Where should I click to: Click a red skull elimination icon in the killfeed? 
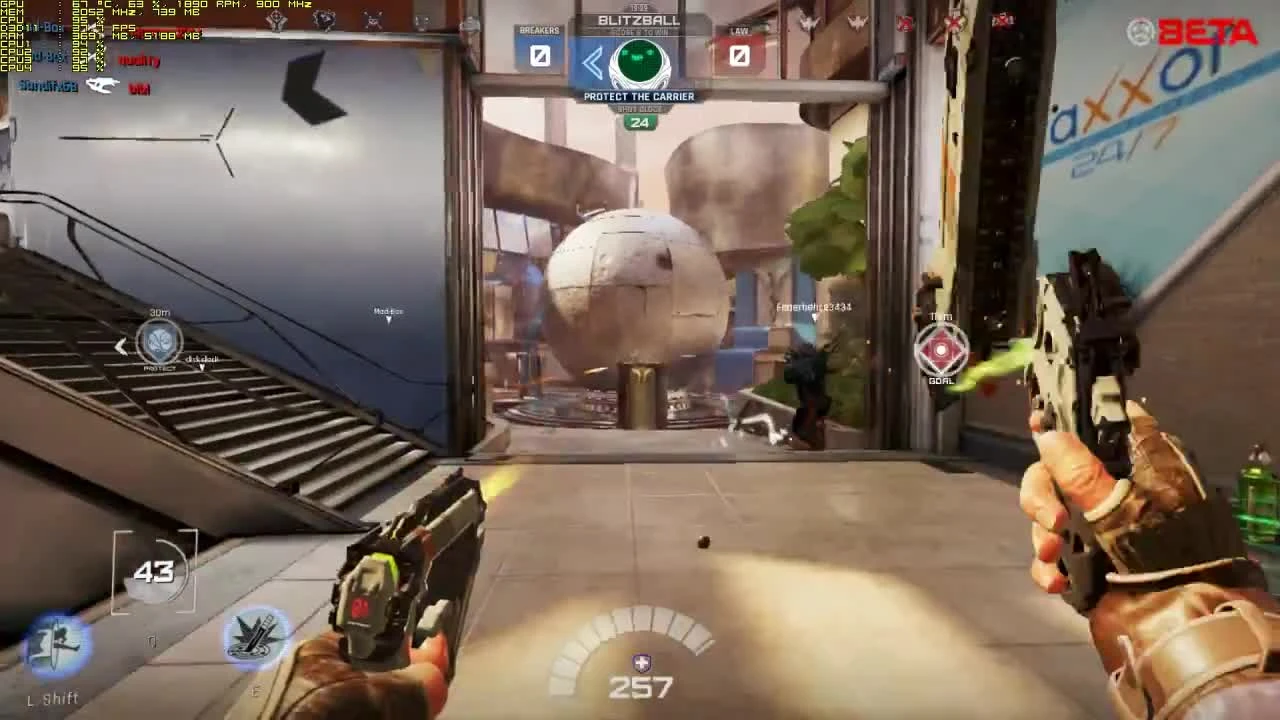pos(955,22)
